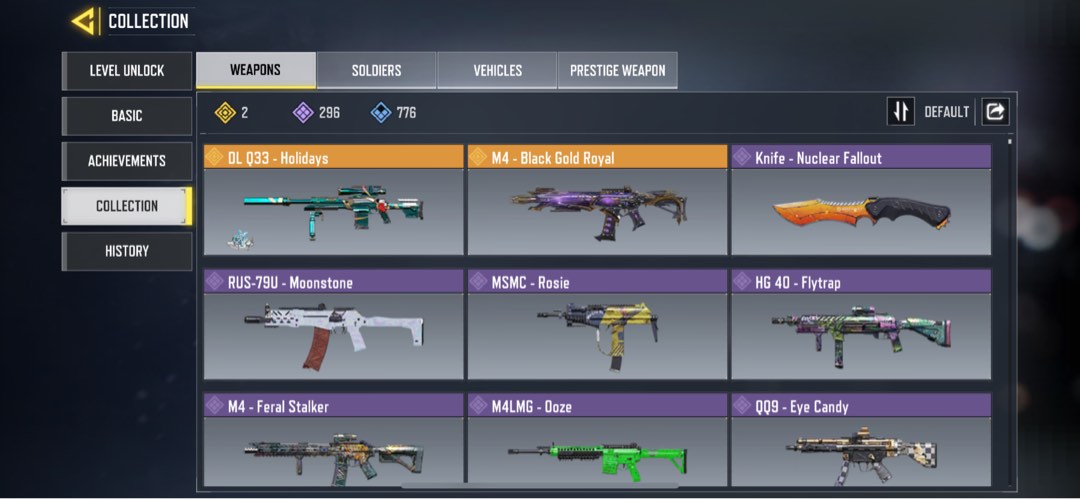Click the share icon button
This screenshot has width=1080, height=499.
coord(995,112)
